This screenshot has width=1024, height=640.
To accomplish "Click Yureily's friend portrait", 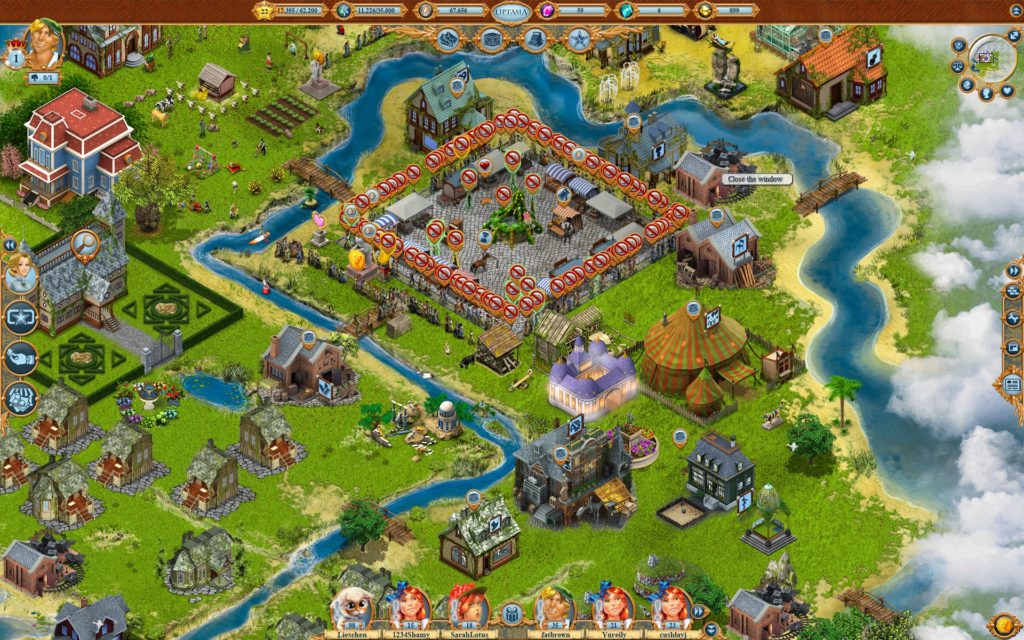I will coord(613,608).
